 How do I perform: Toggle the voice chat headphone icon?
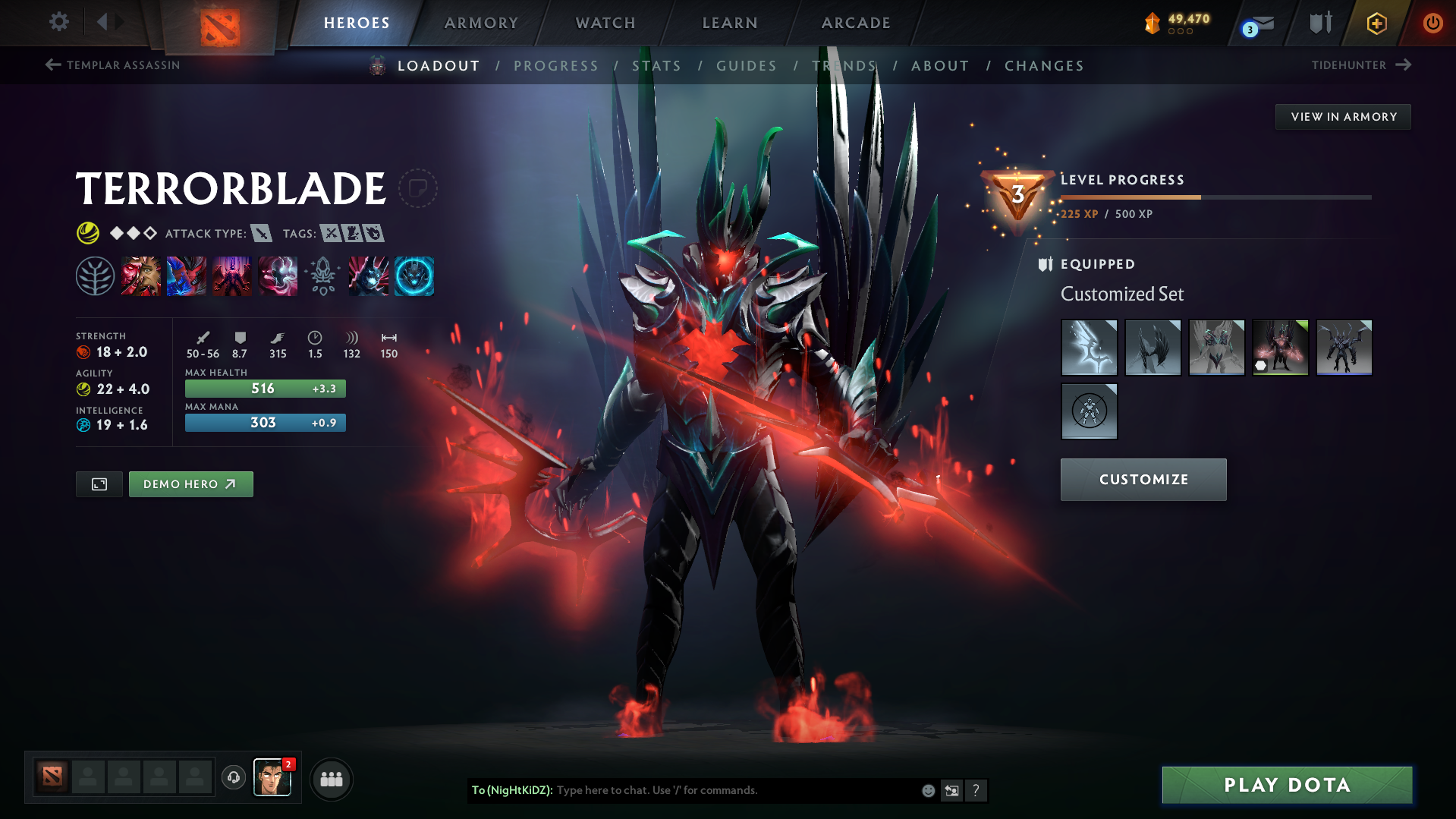pos(233,778)
